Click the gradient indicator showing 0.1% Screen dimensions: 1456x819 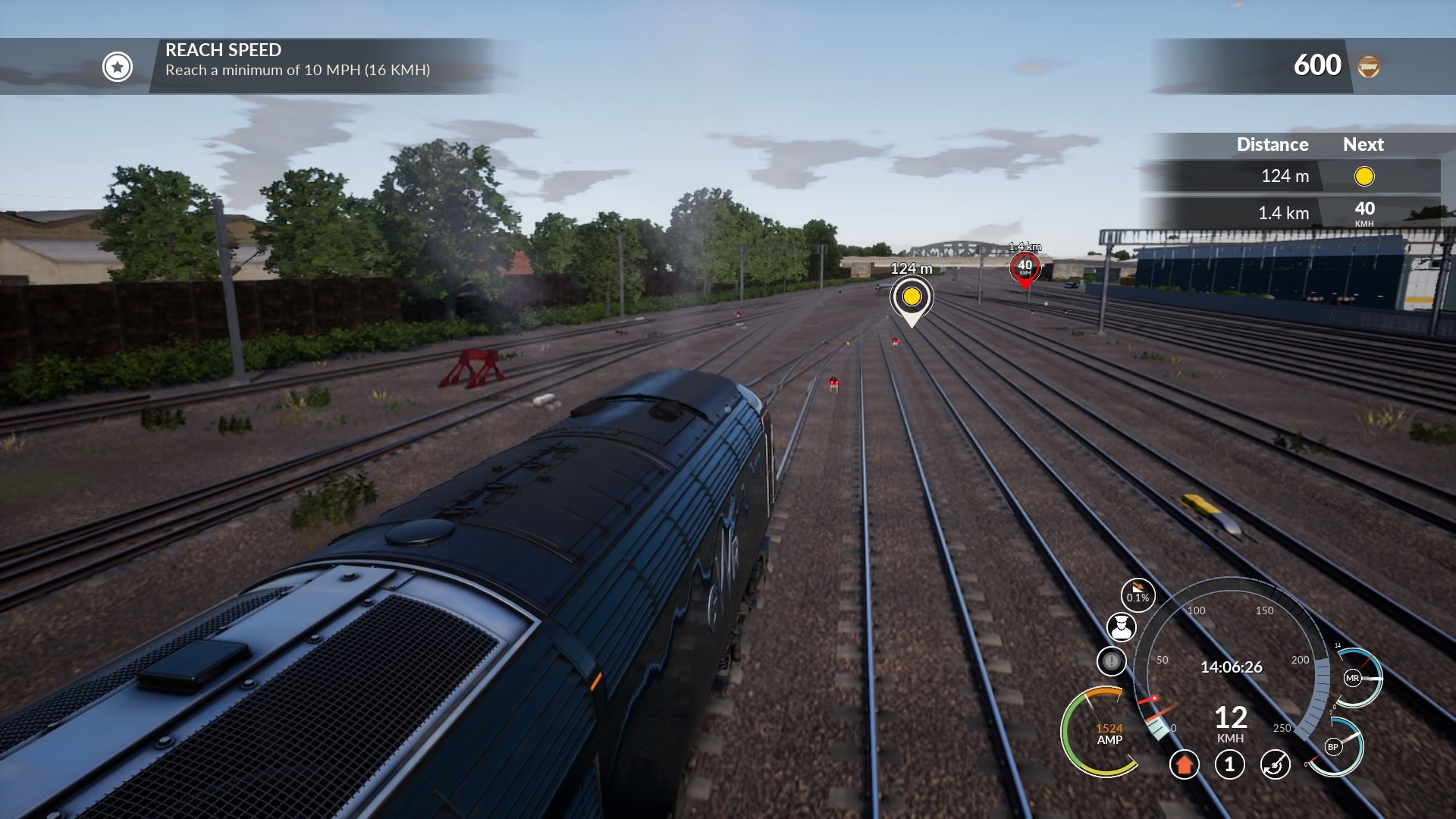(x=1137, y=597)
